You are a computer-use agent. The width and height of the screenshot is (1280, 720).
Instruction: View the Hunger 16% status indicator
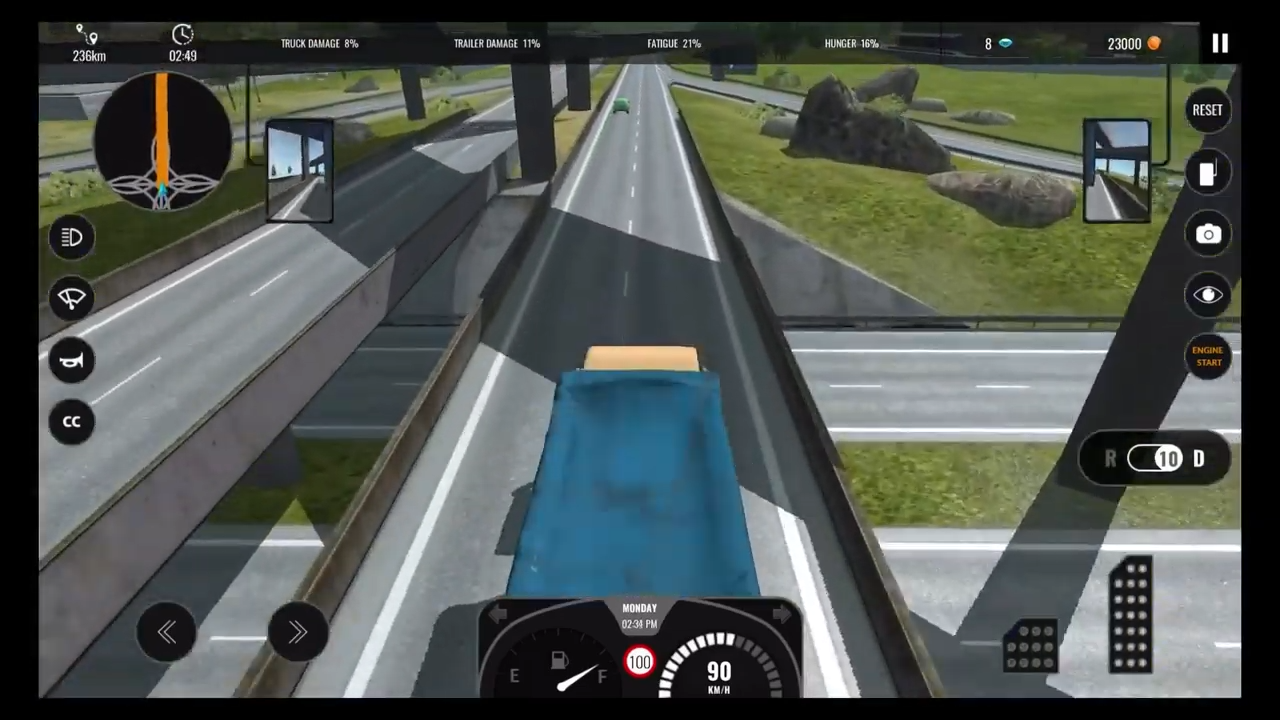[851, 43]
